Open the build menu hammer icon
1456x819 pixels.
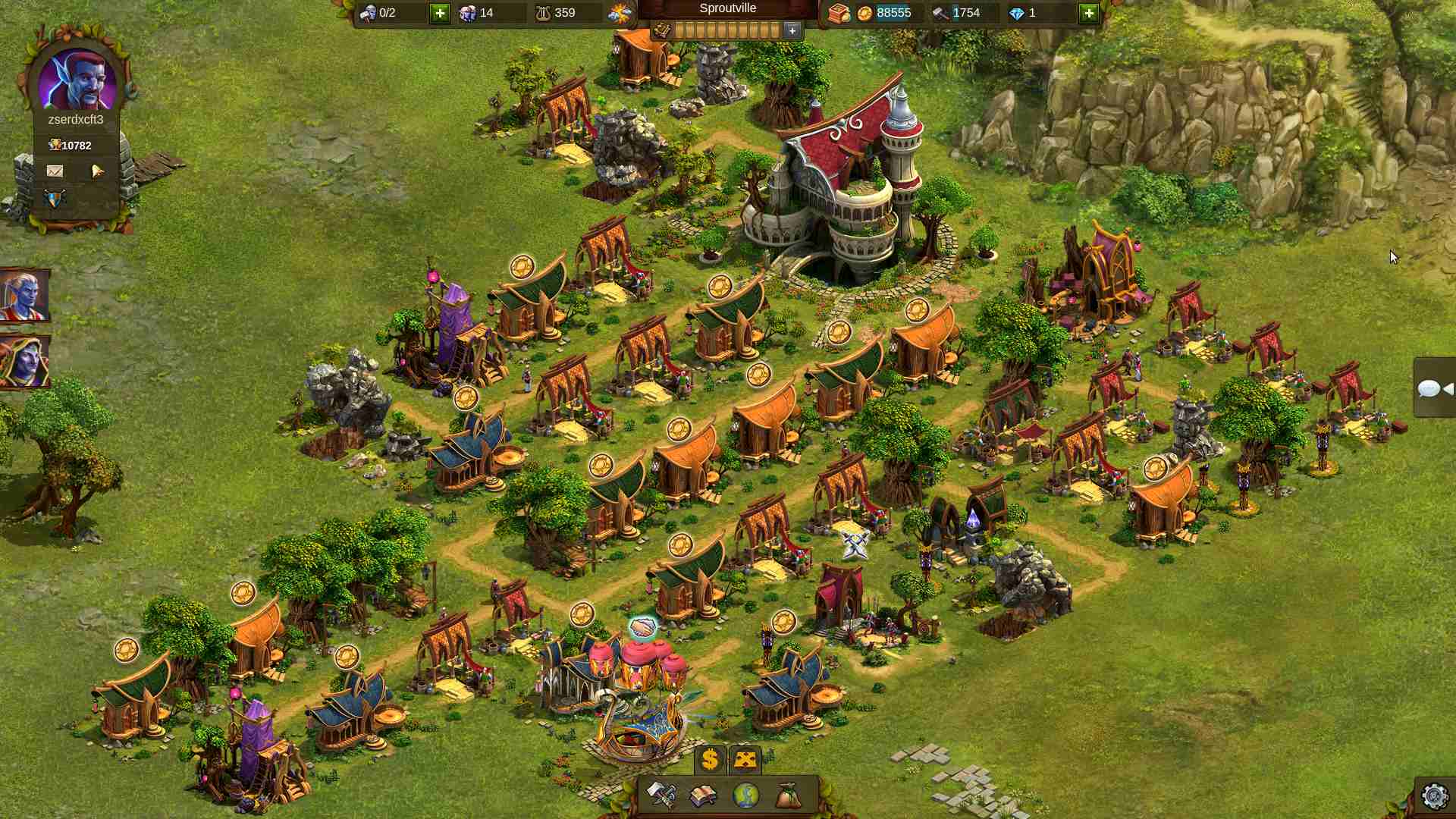tap(661, 795)
